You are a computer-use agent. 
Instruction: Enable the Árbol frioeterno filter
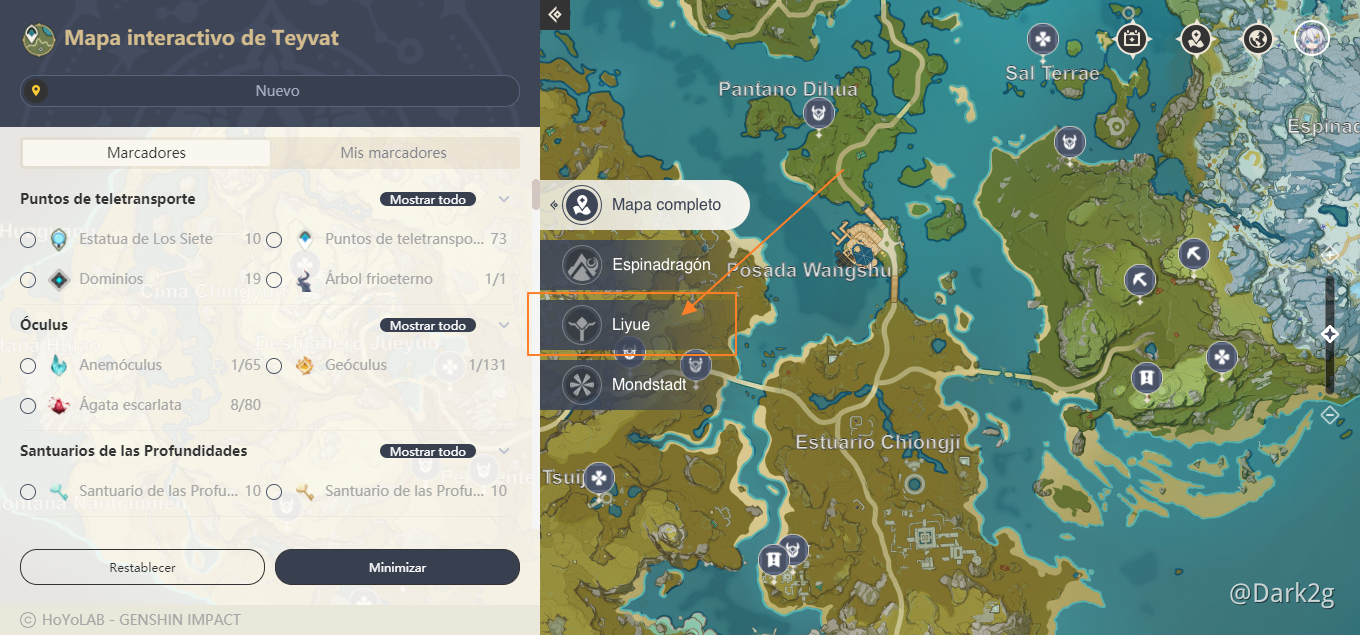(x=274, y=280)
